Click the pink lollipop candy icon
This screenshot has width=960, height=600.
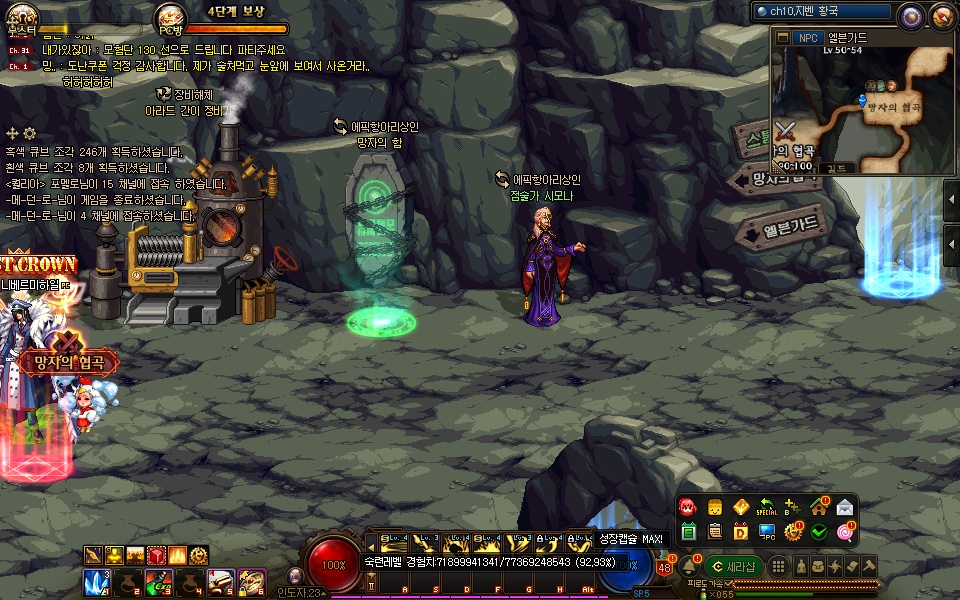click(845, 532)
